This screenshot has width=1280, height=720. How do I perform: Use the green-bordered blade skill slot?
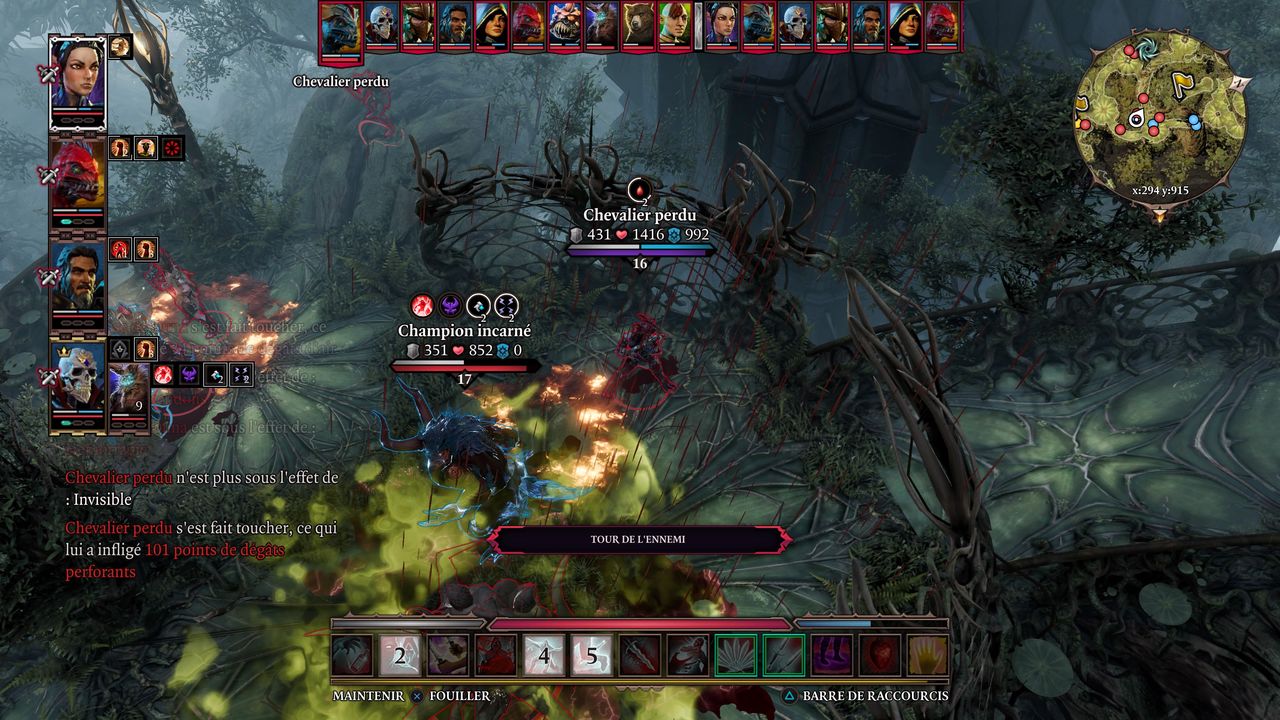784,656
